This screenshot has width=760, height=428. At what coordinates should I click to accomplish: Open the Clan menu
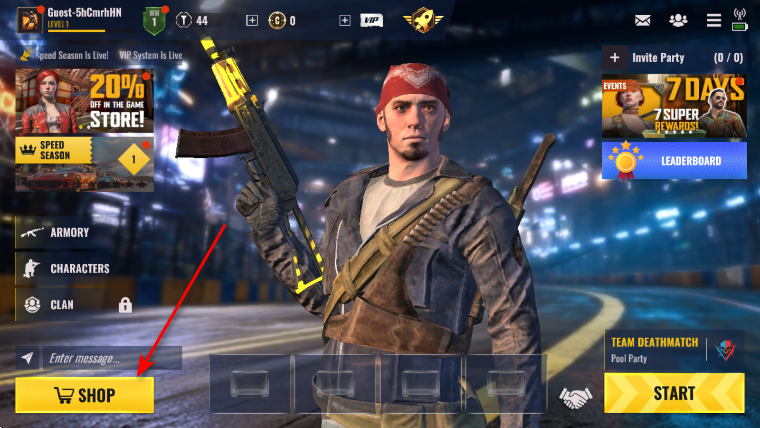click(62, 304)
